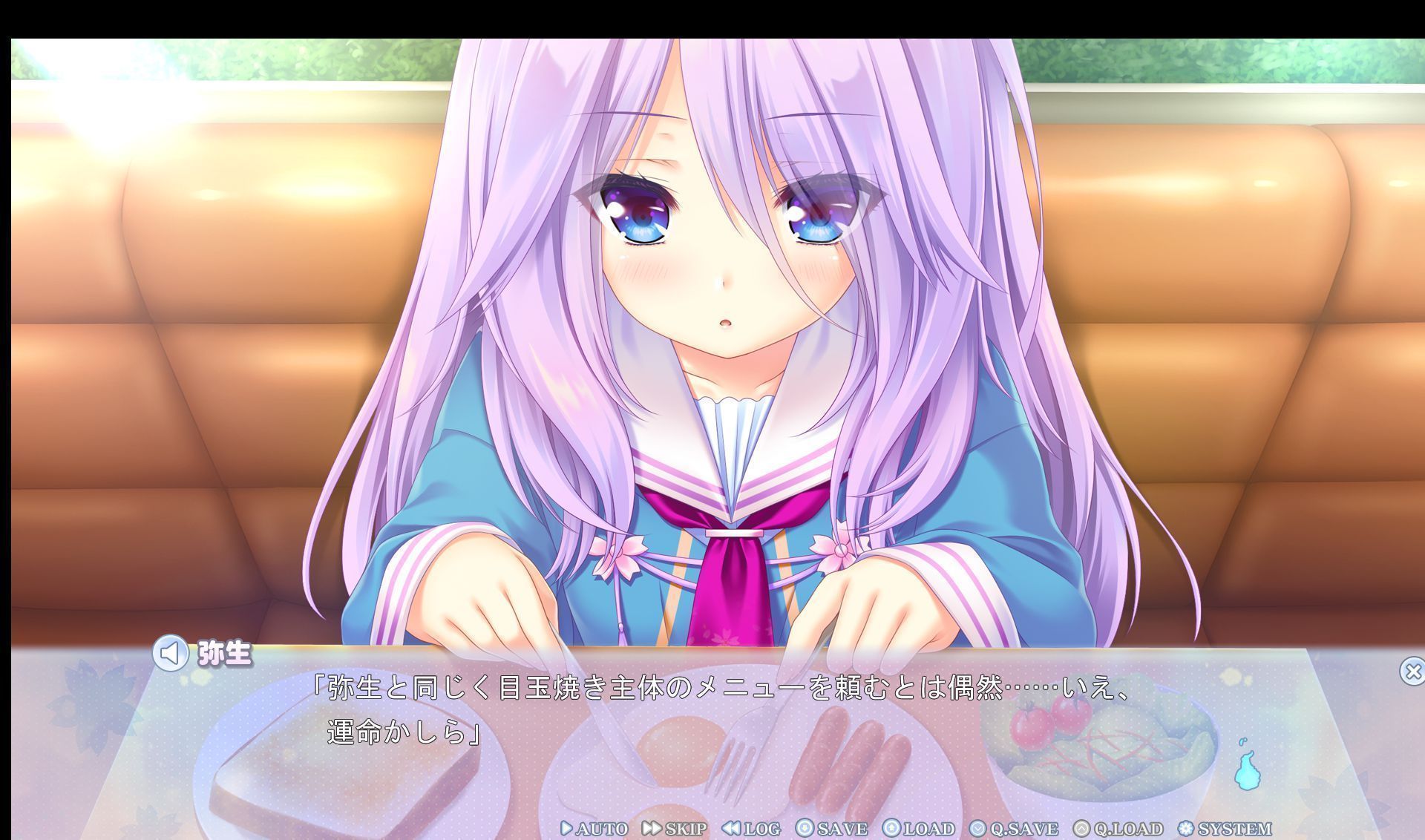
Task: Perform a quick load via Q.LOAD
Action: pyautogui.click(x=1127, y=828)
